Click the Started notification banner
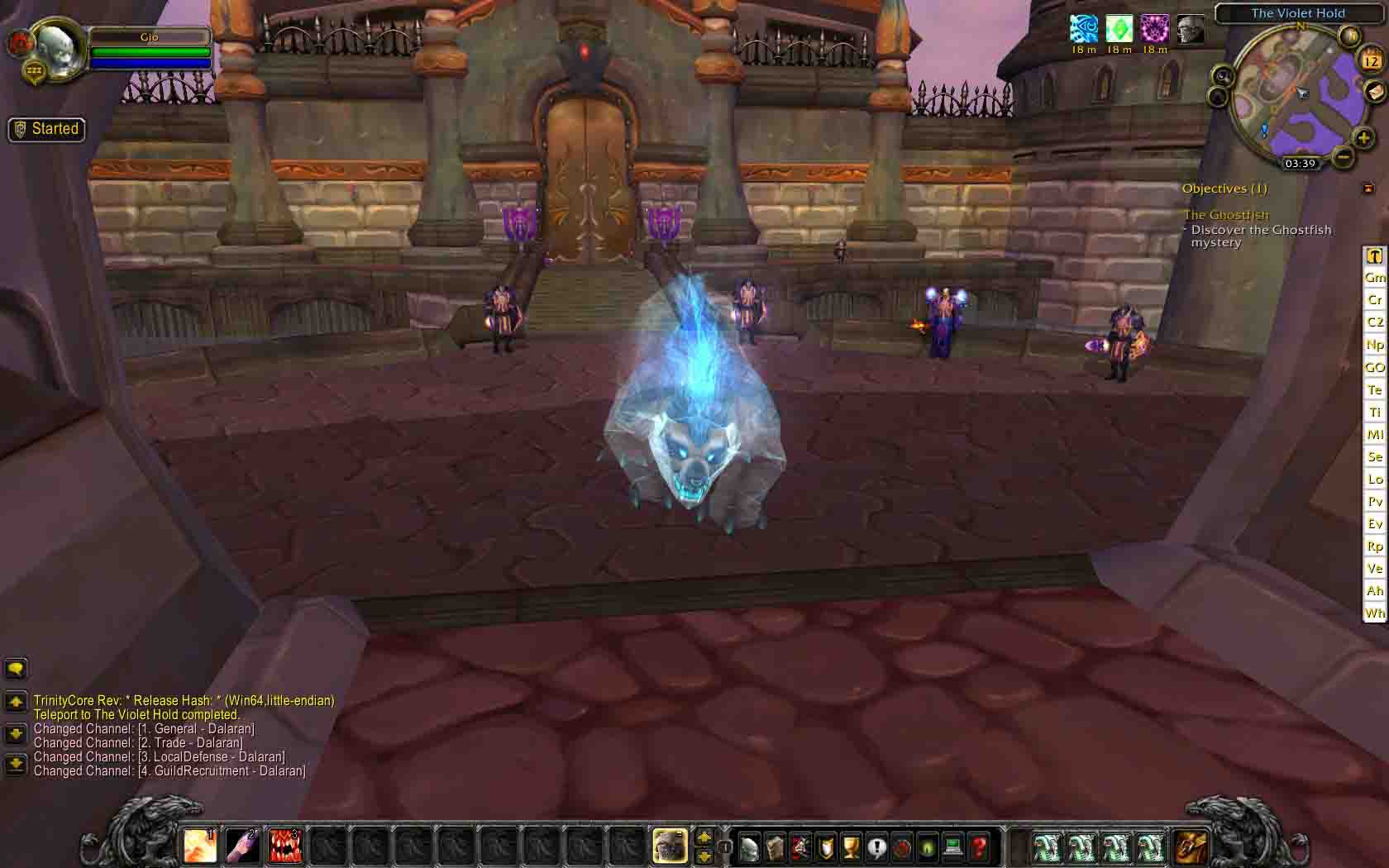Image resolution: width=1389 pixels, height=868 pixels. tap(45, 129)
